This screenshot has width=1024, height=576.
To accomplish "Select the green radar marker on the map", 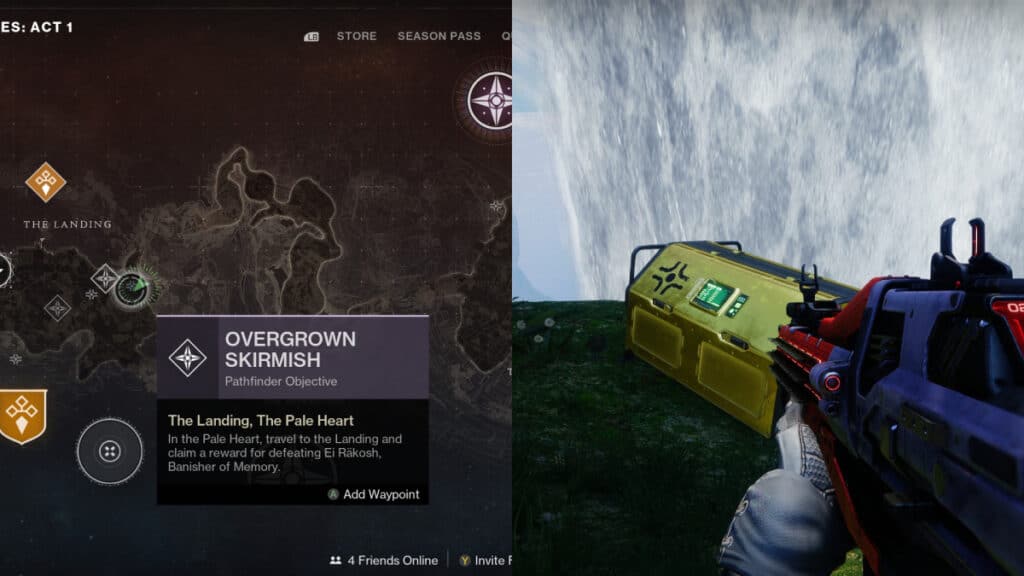I will (133, 288).
